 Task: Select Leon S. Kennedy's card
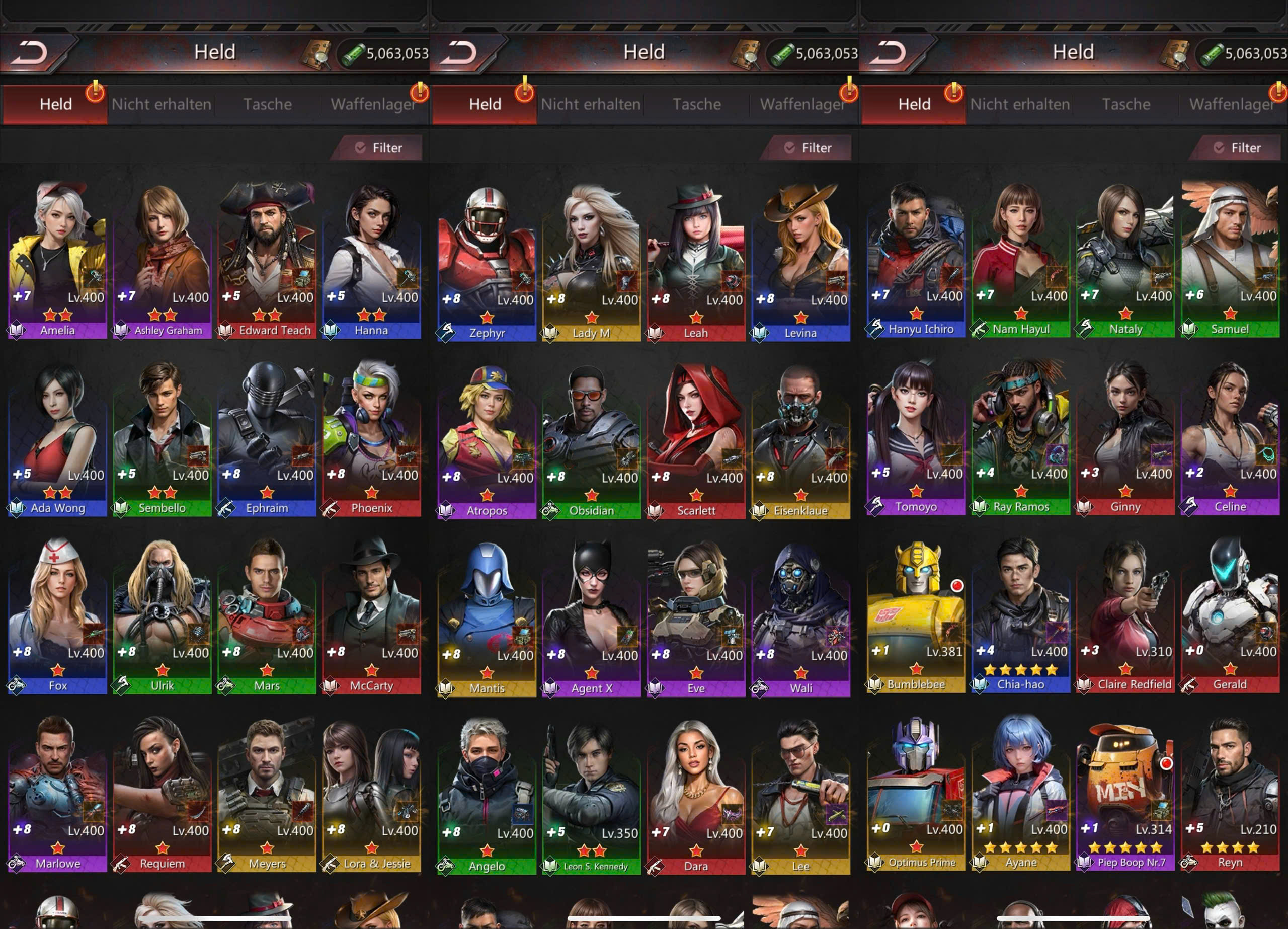(591, 795)
